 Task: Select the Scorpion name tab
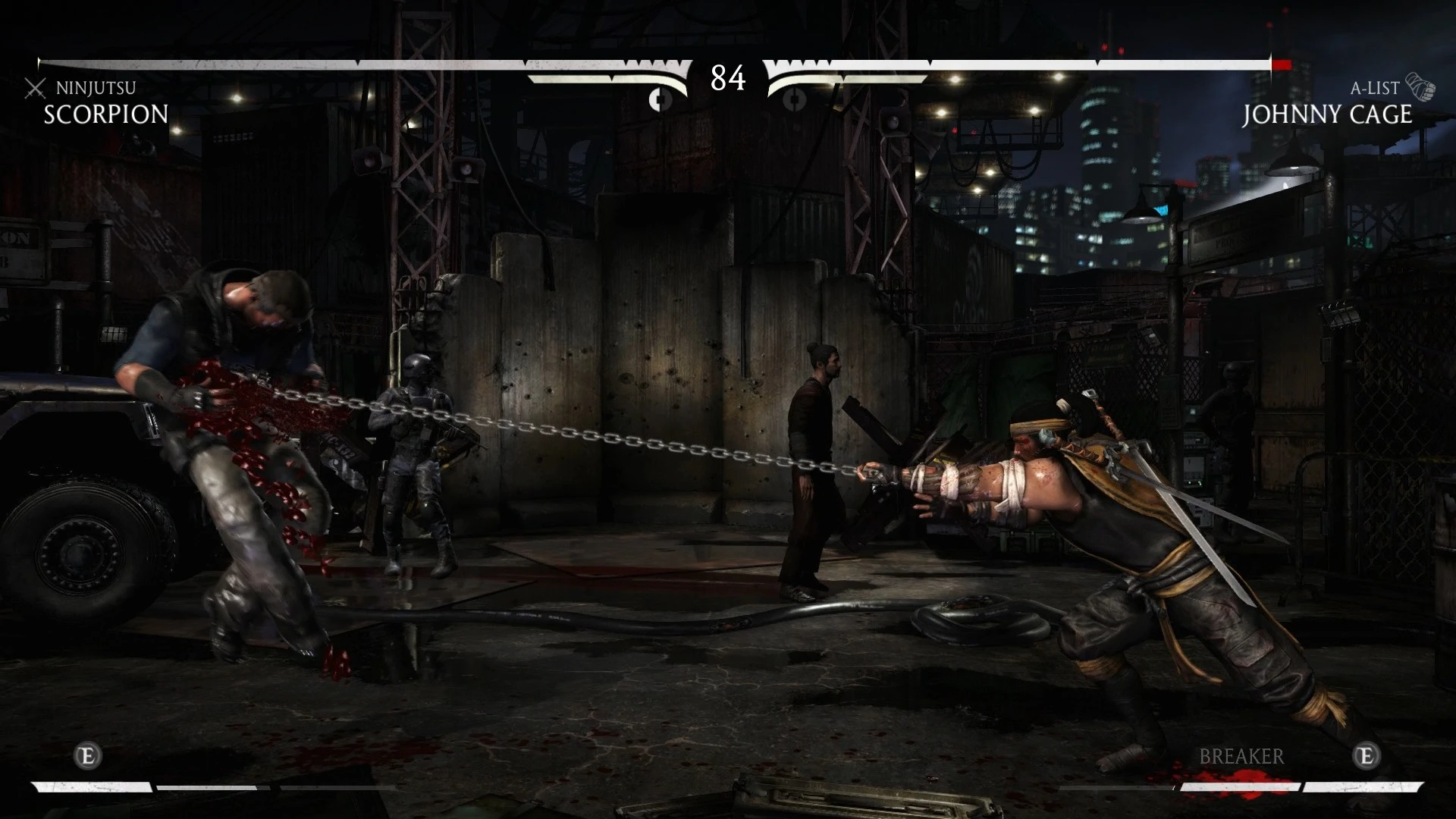tap(105, 115)
